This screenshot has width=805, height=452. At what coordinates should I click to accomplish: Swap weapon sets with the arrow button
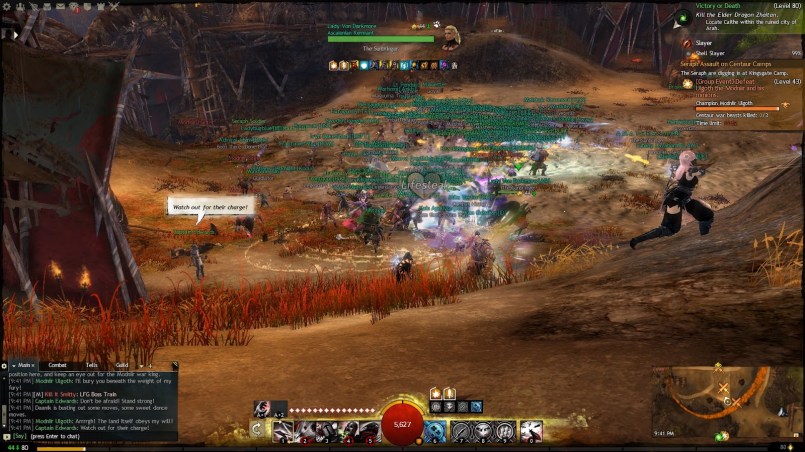(x=258, y=430)
